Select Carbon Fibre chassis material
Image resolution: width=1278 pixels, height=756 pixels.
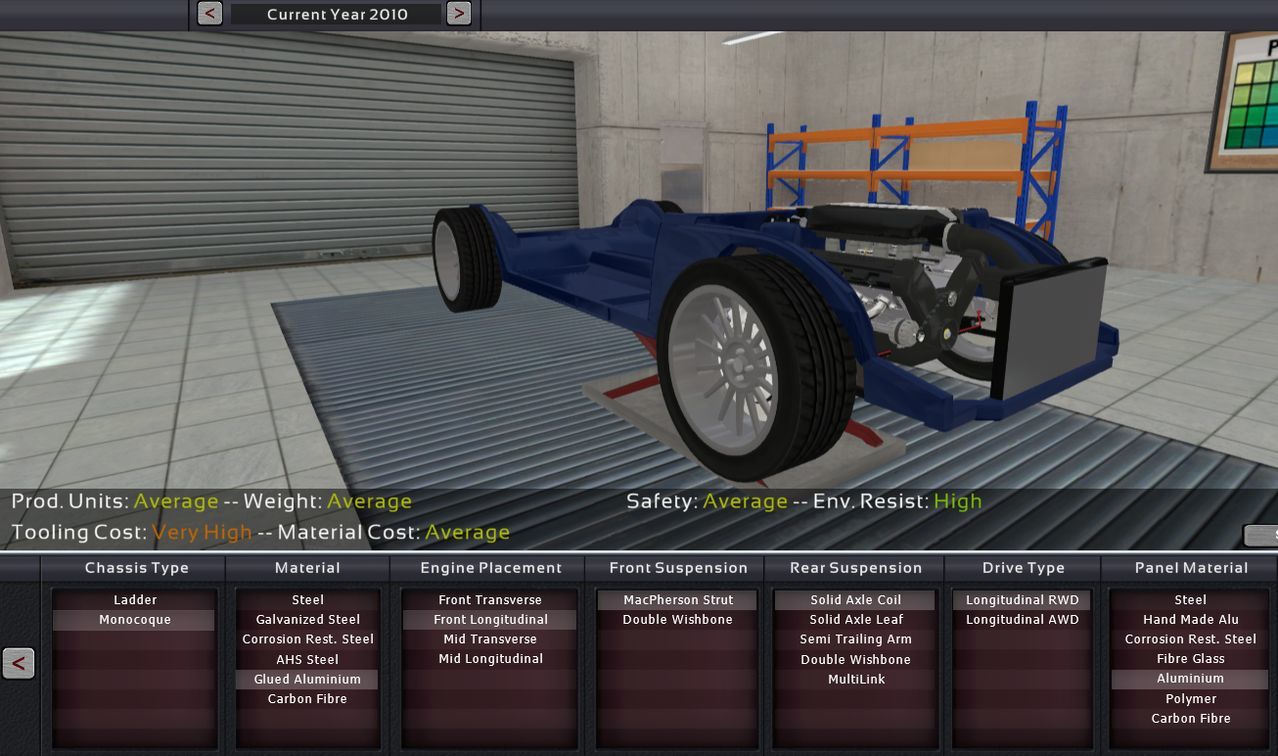(308, 699)
